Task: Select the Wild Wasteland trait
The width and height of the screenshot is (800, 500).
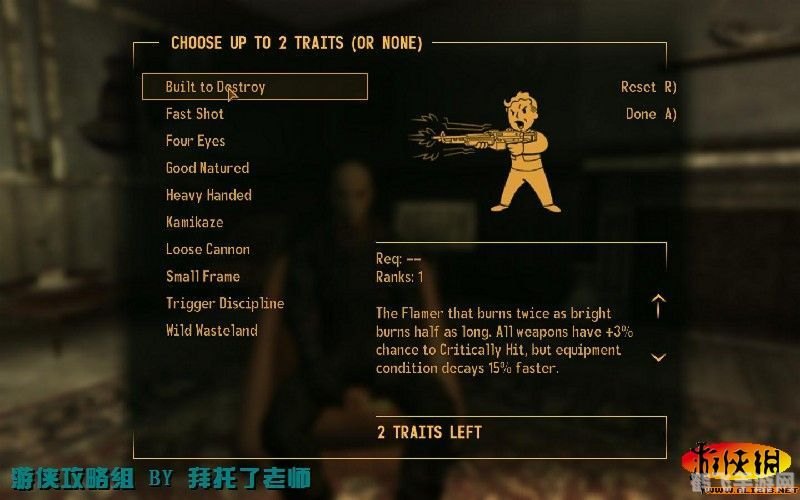Action: 211,330
